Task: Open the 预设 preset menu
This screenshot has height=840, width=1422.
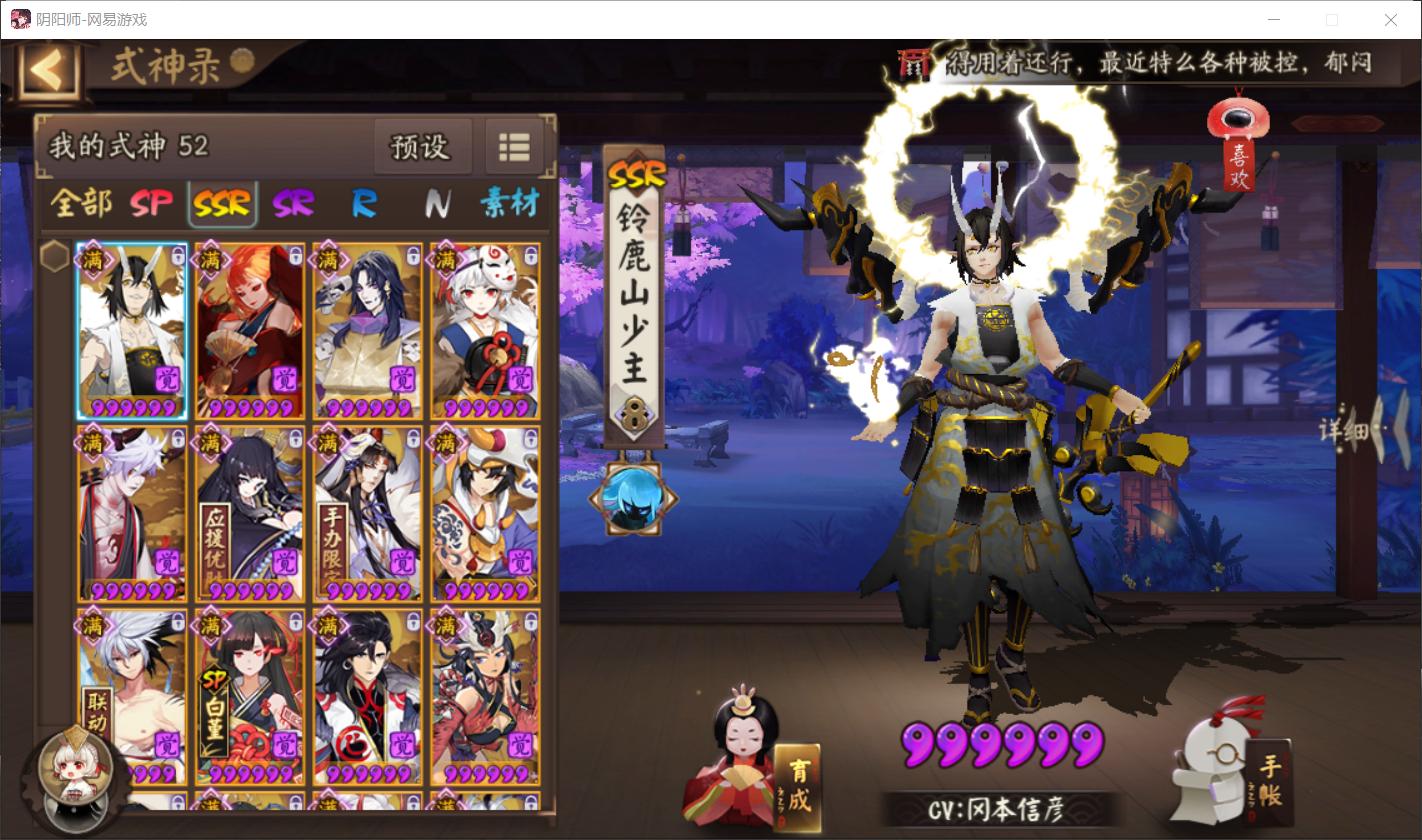Action: (x=422, y=146)
